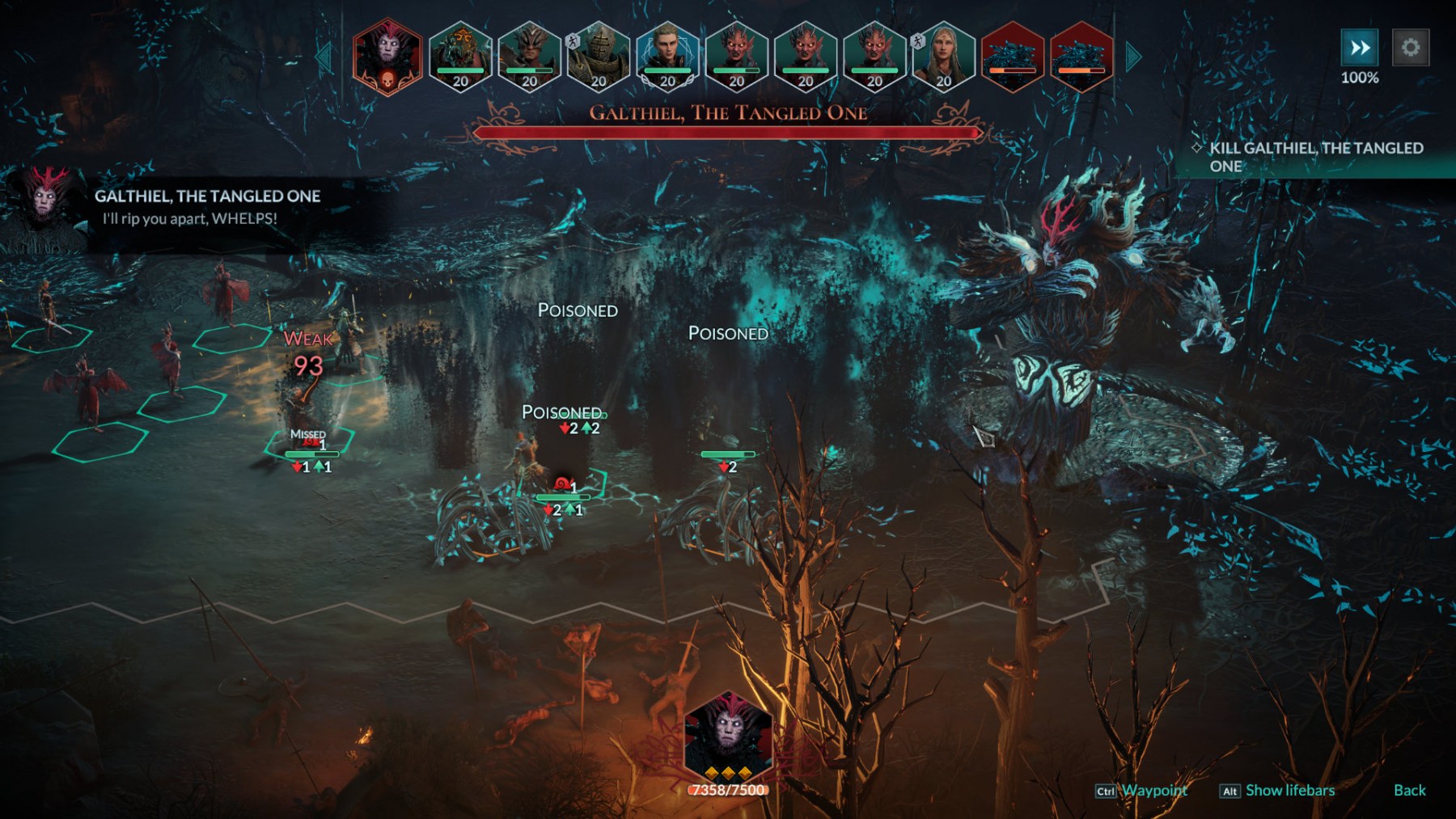Select Galthiel's portrait in the turn order
The width and height of the screenshot is (1456, 819).
[387, 55]
